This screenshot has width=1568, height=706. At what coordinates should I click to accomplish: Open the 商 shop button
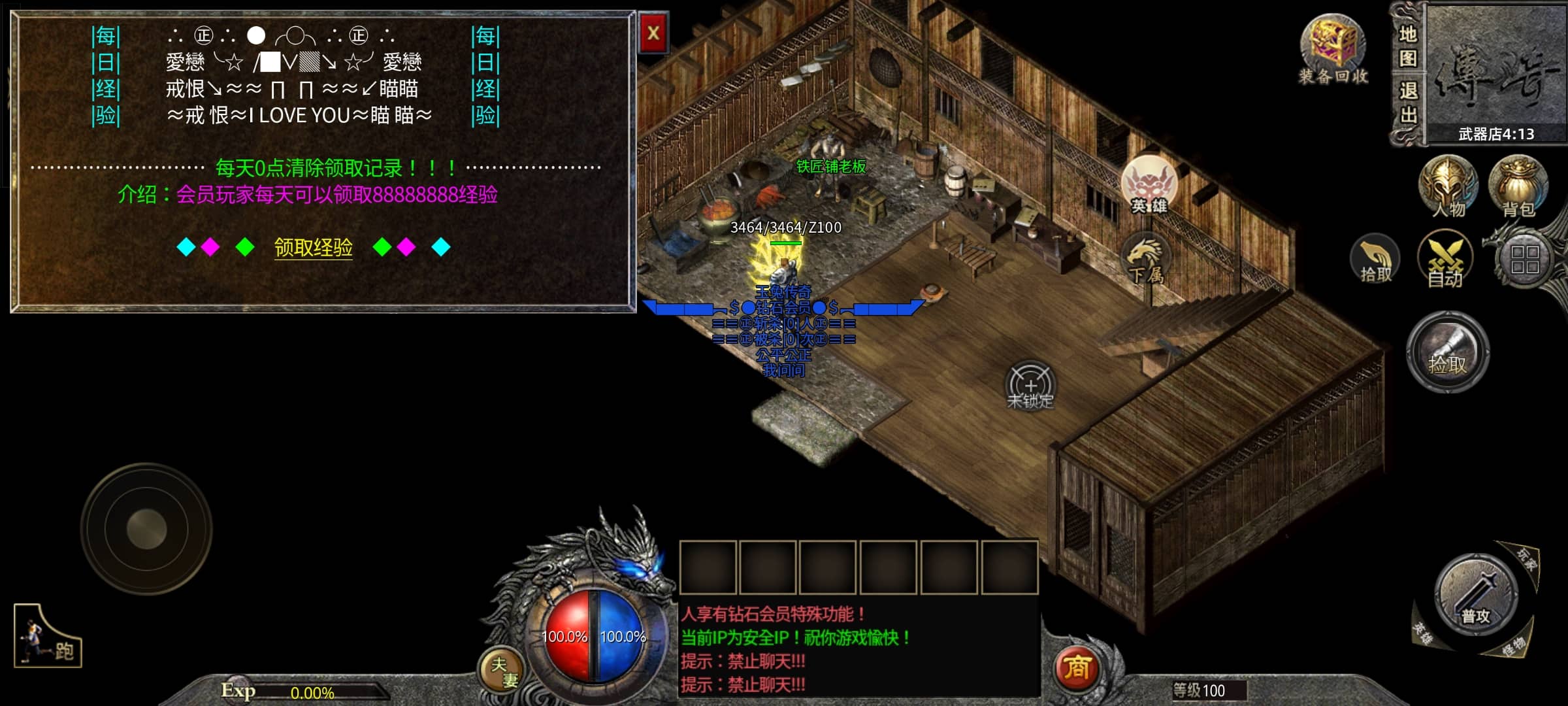(x=1077, y=668)
